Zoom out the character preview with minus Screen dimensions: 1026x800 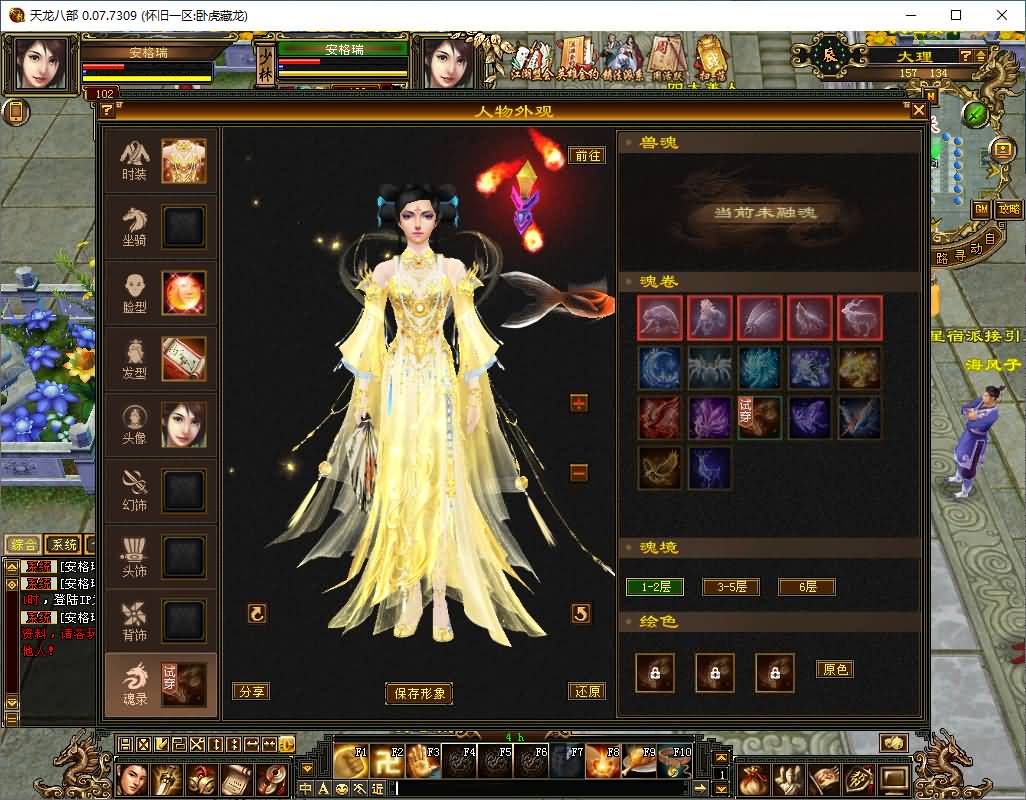[x=579, y=472]
